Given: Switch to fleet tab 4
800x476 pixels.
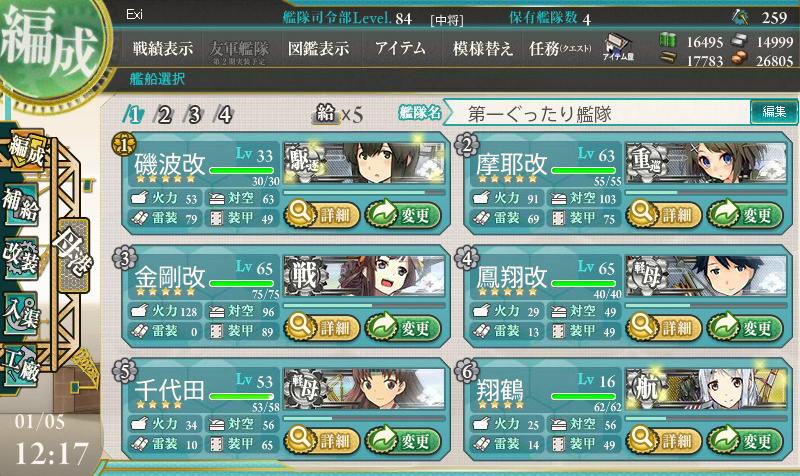Looking at the screenshot, I should click(225, 114).
